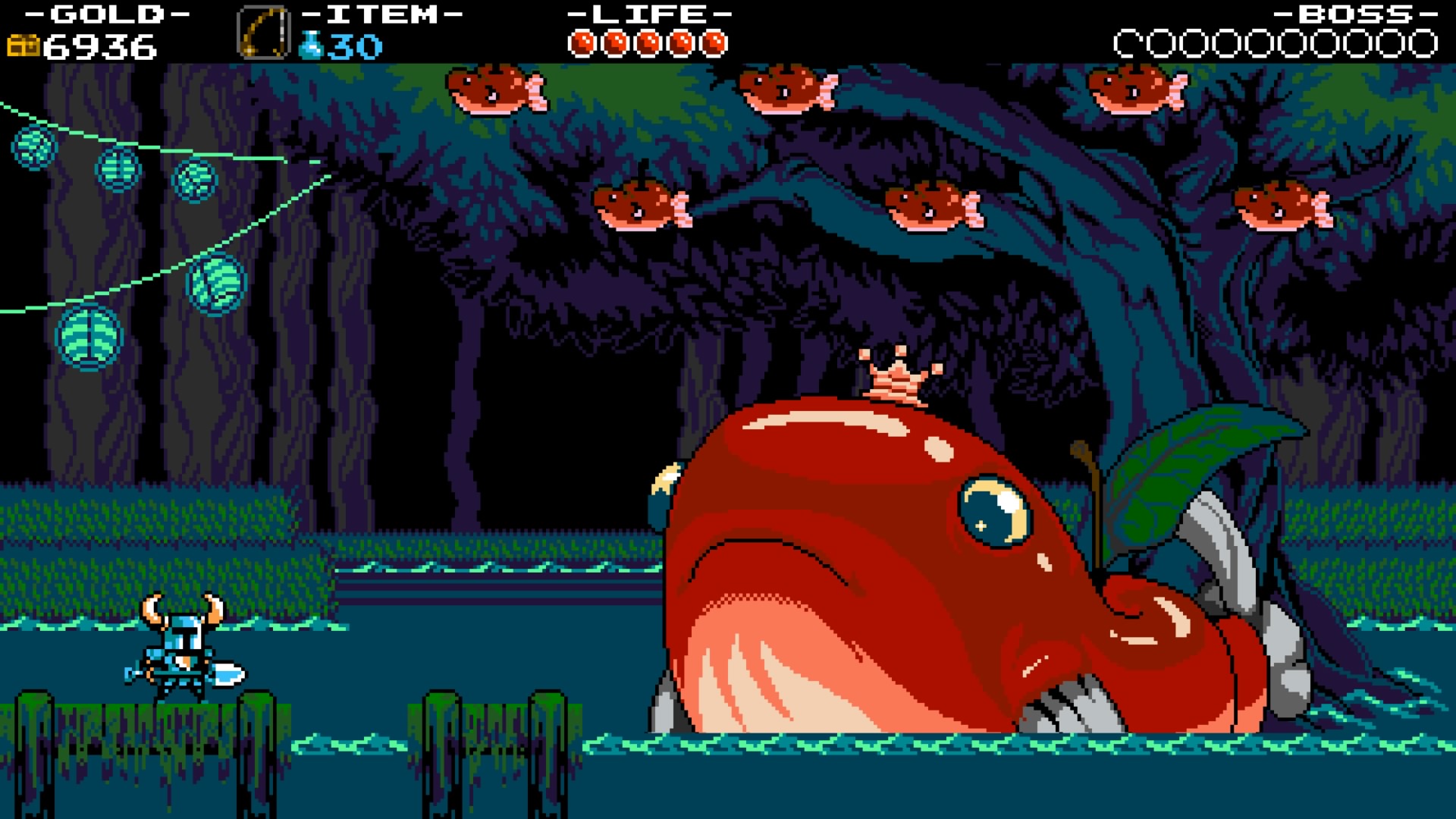Click the middle heart of the LIFE gauge
The height and width of the screenshot is (819, 1456).
648,42
